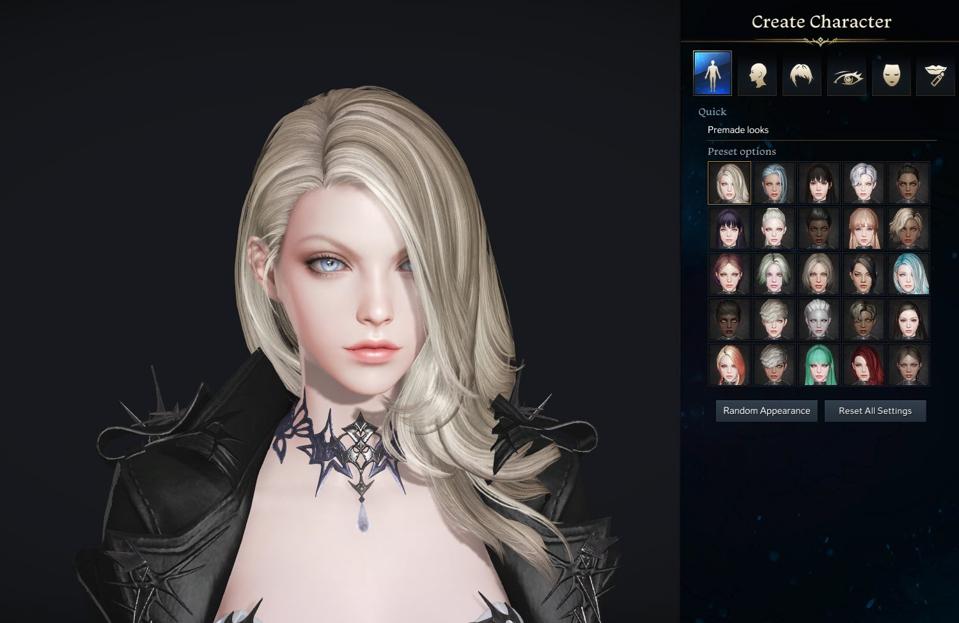Screen dimensions: 959x623
Task: Pick the teal wavy-haired preset
Action: [x=909, y=274]
